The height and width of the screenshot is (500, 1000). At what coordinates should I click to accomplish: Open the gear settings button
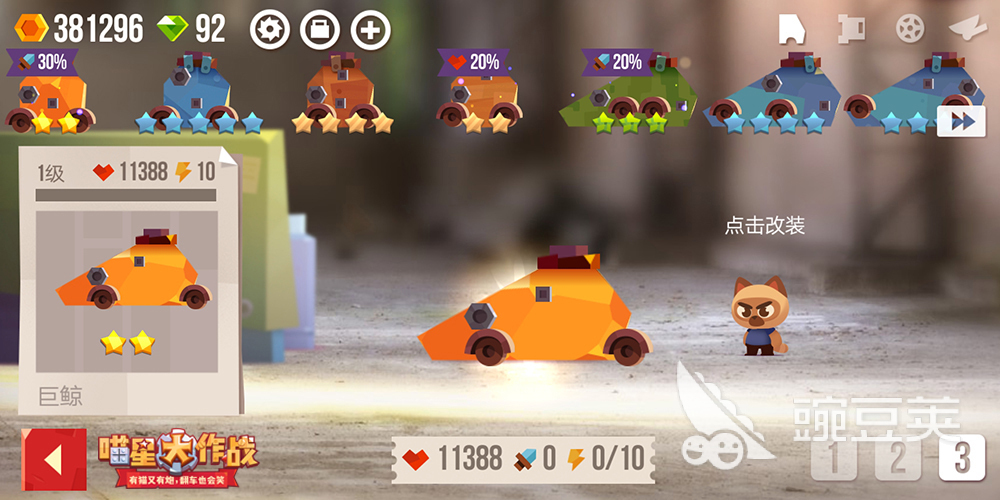click(269, 29)
